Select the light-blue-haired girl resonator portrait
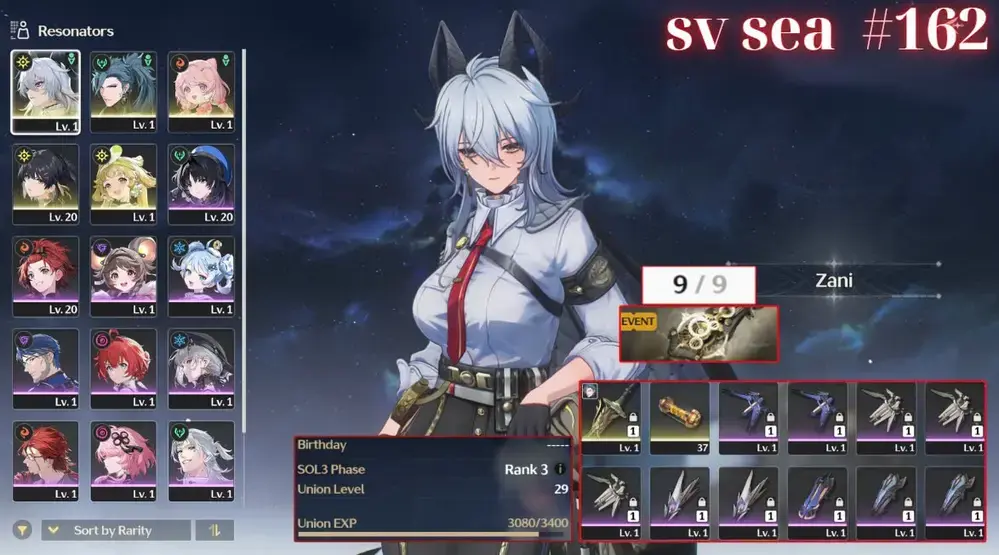The height and width of the screenshot is (555, 999). 201,275
